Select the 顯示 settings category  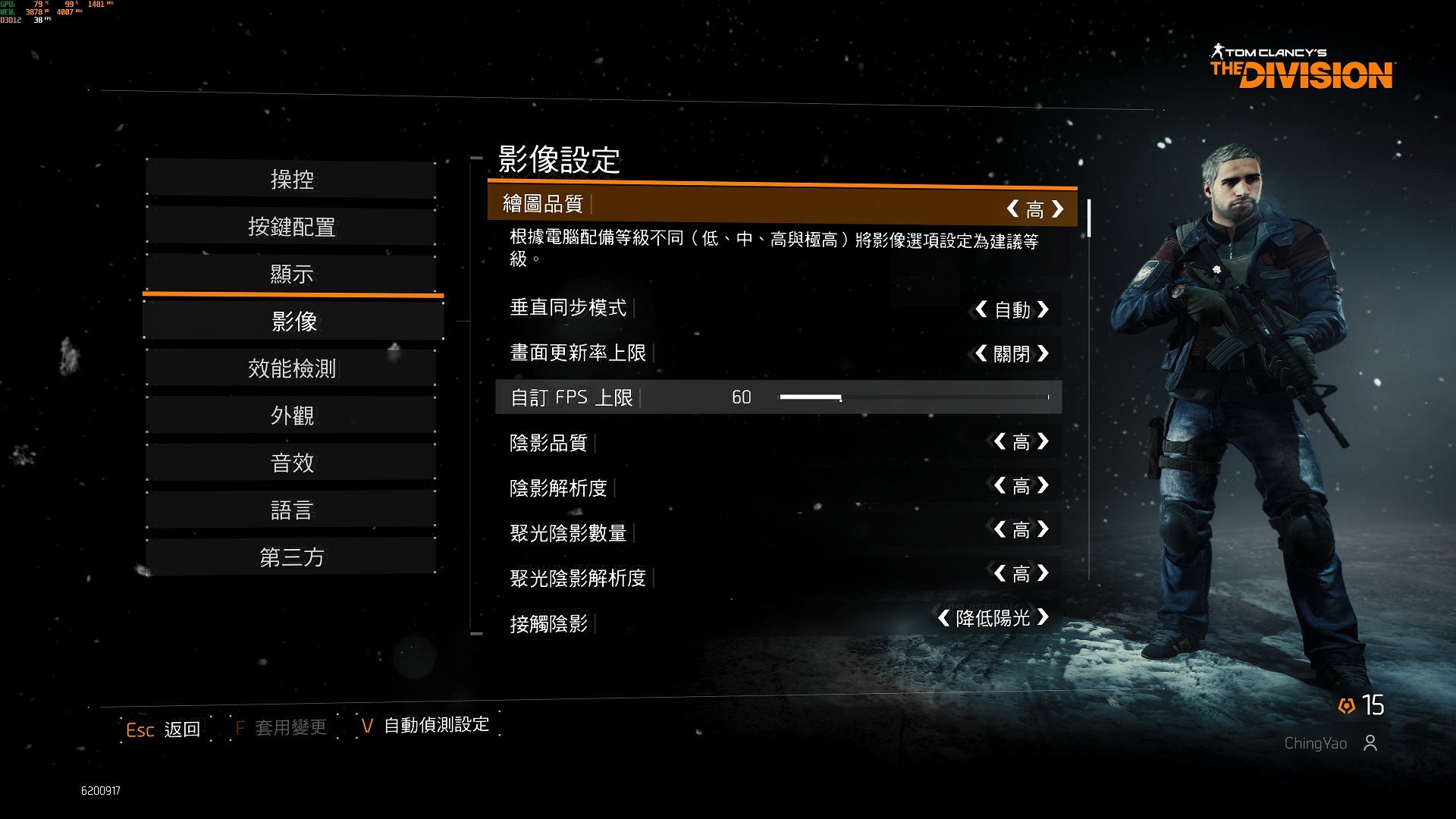point(292,274)
